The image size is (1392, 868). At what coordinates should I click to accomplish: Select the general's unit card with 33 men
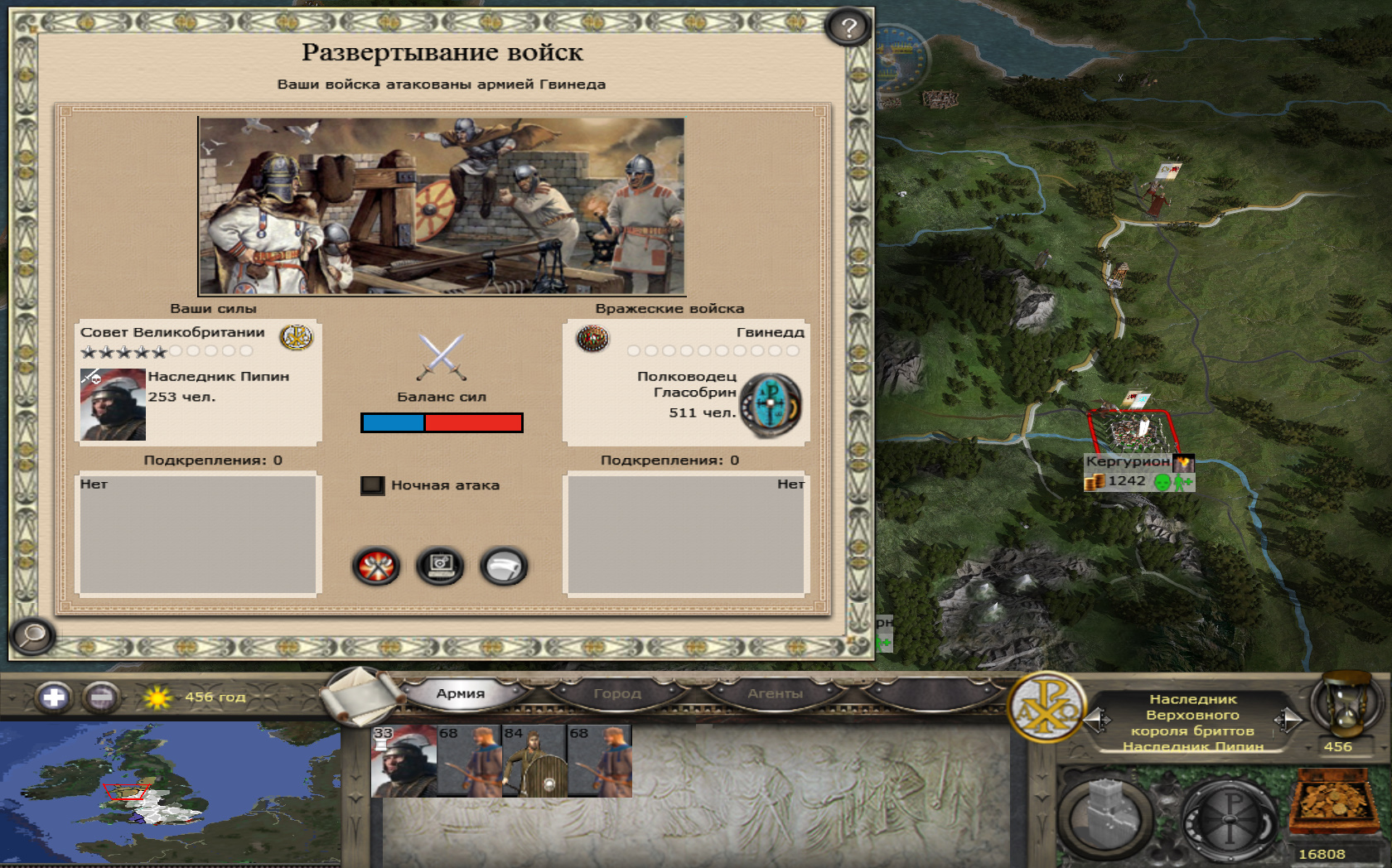pos(404,761)
